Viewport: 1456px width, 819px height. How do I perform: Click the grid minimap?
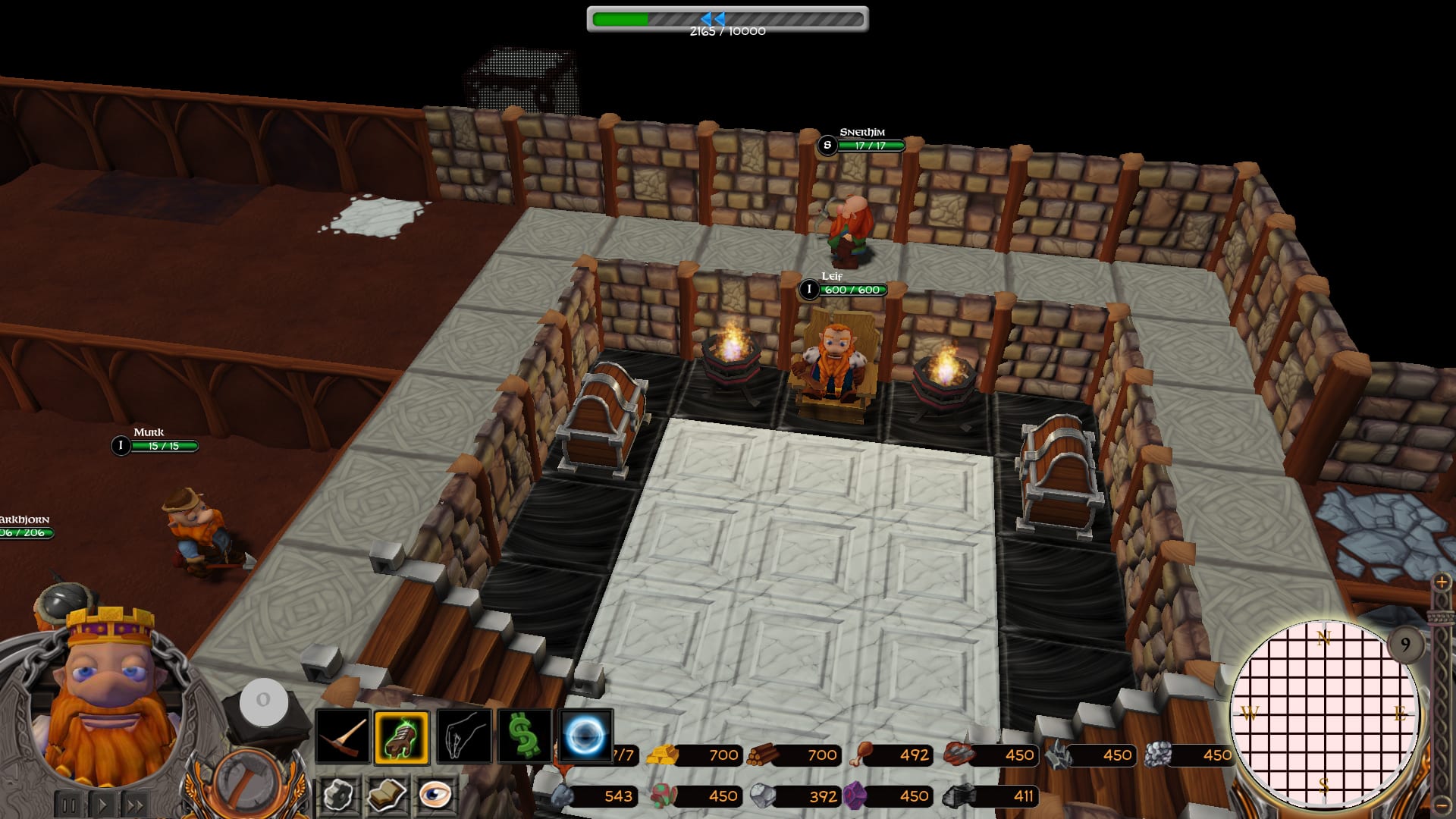tap(1324, 714)
